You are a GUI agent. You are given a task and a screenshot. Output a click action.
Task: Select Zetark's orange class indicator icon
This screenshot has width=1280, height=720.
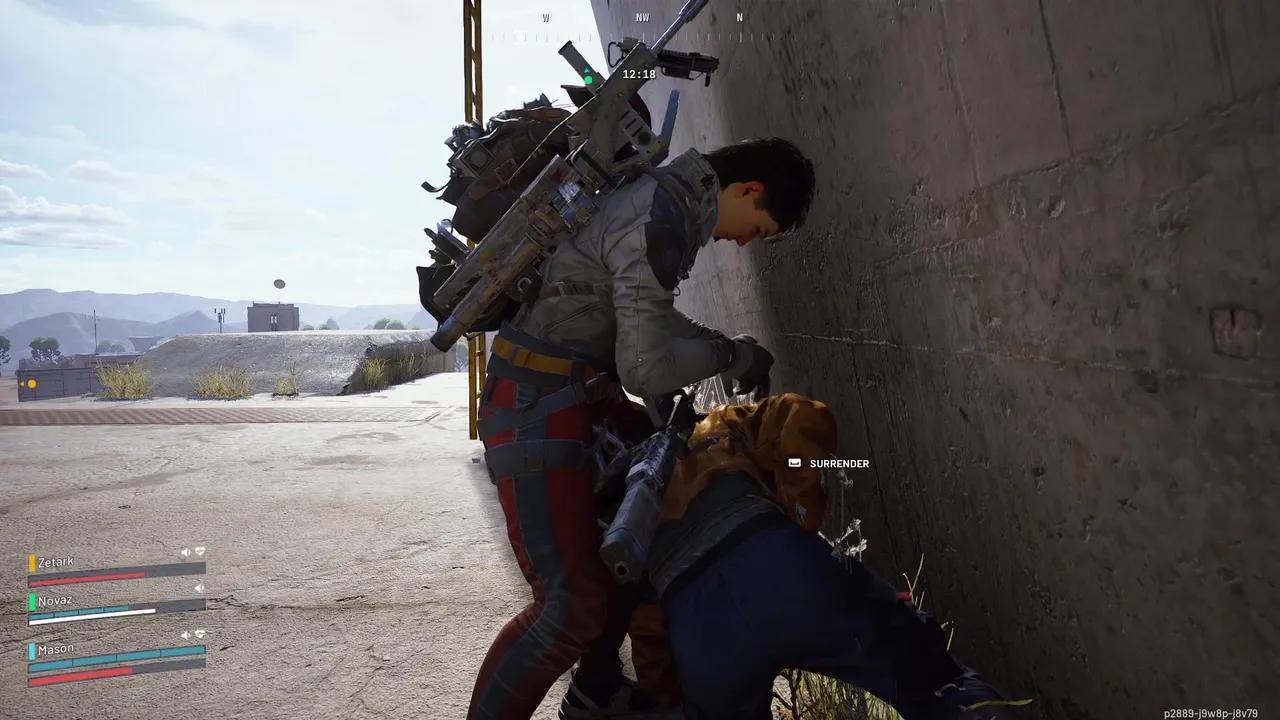(x=32, y=561)
